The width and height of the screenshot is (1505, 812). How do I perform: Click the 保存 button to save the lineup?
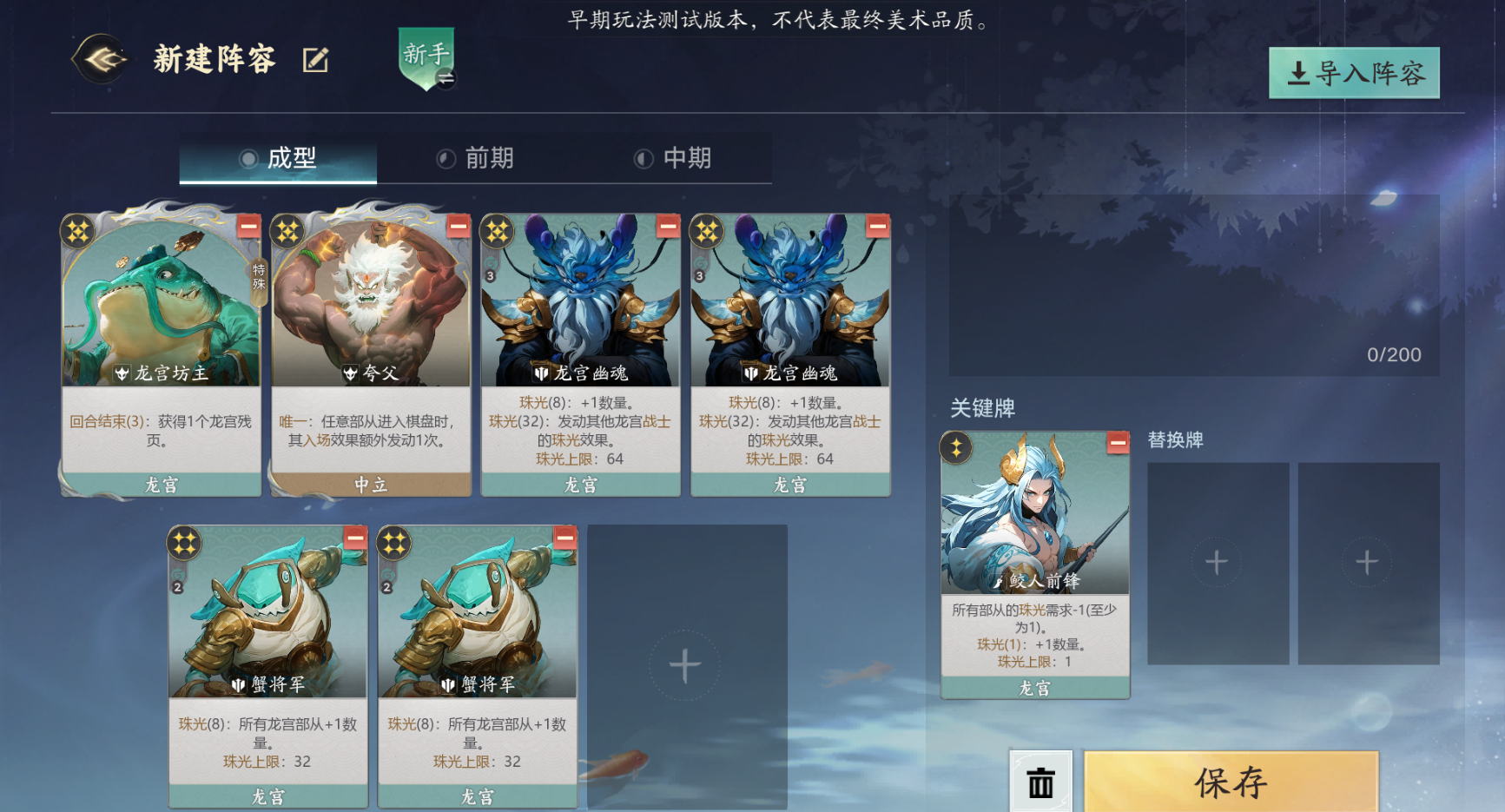[x=1233, y=782]
